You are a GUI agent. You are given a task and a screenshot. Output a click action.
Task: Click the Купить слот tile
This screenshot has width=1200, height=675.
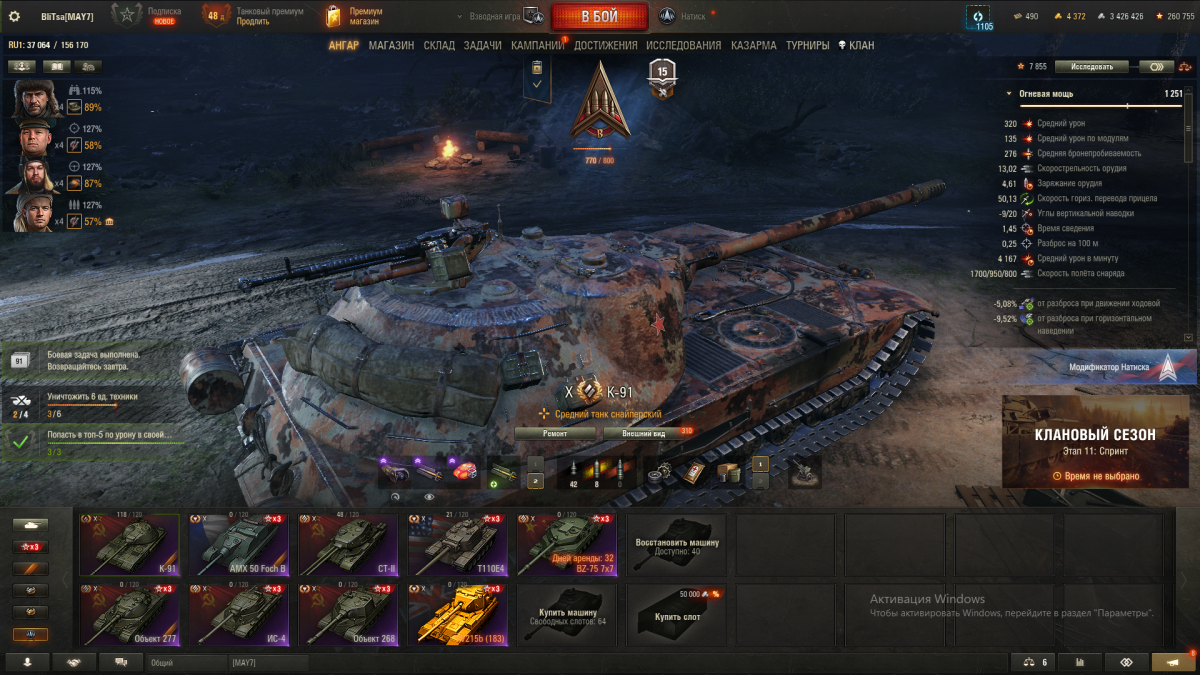click(x=676, y=614)
